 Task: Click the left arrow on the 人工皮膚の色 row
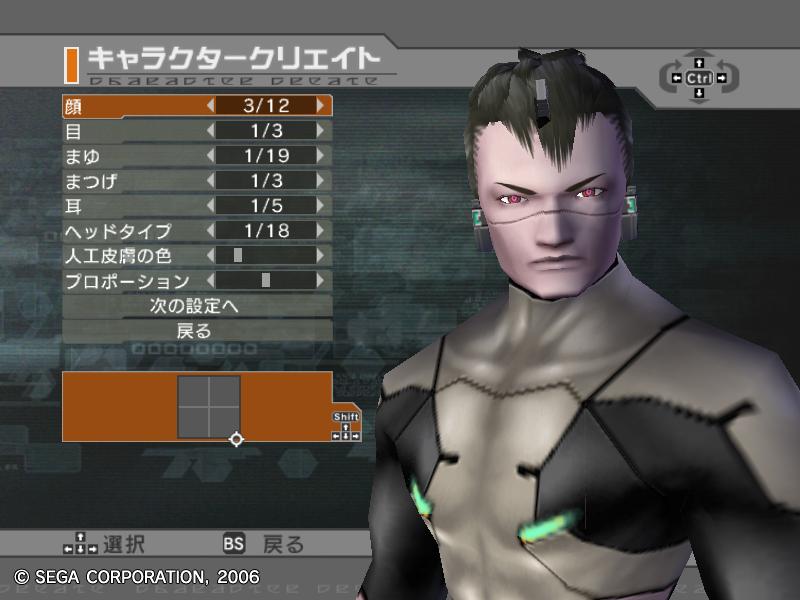pyautogui.click(x=210, y=256)
